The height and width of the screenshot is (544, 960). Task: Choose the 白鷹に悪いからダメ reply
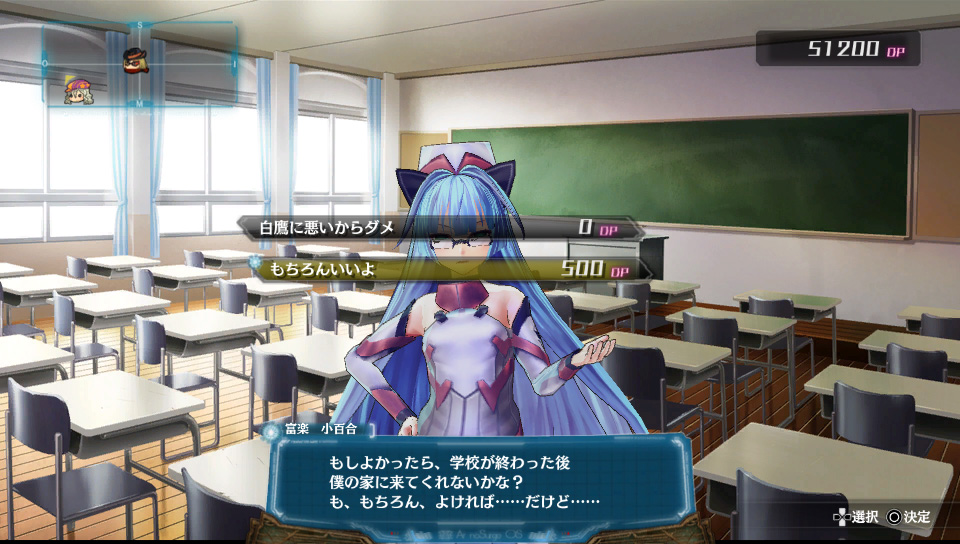[x=440, y=228]
